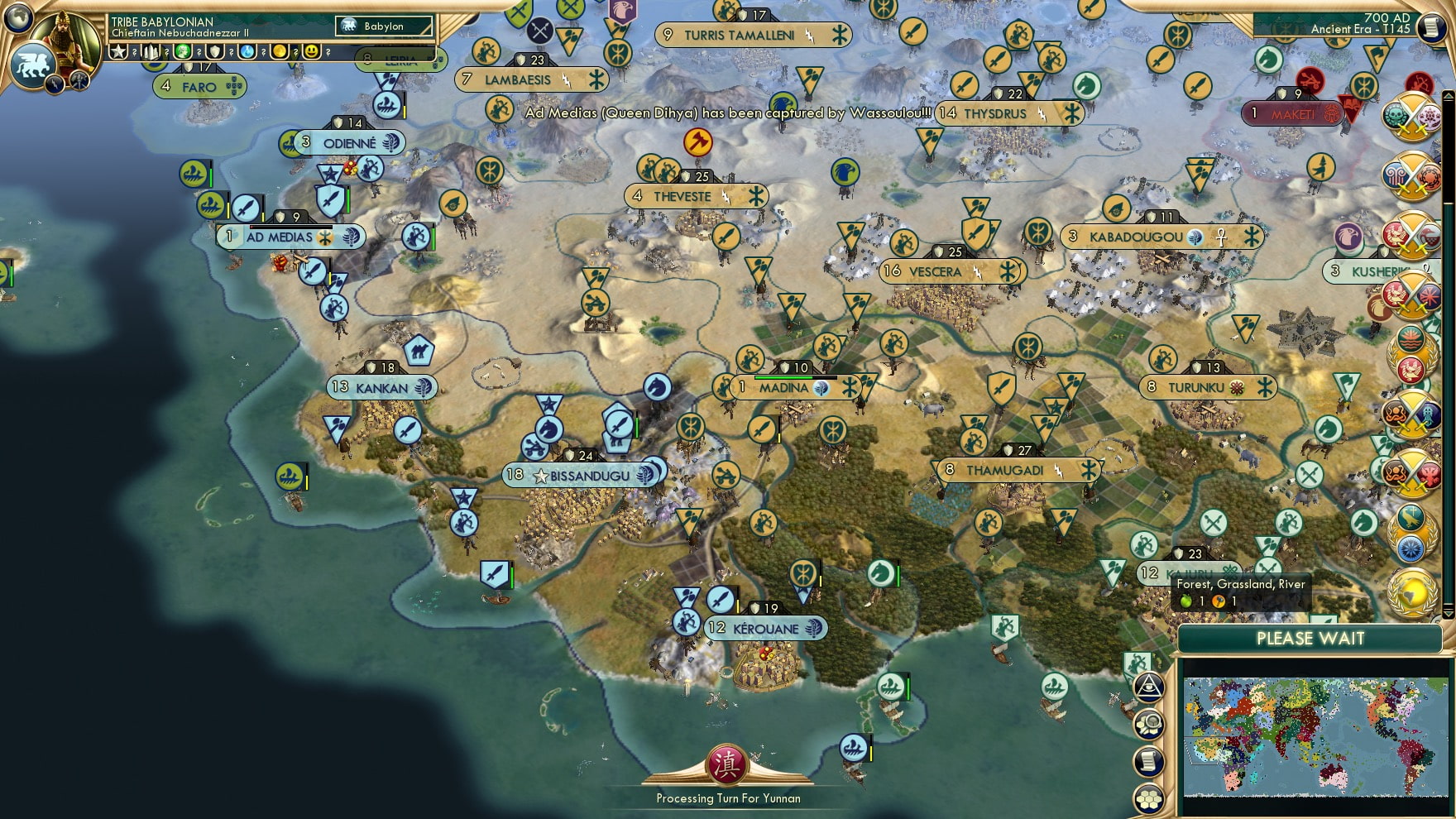The height and width of the screenshot is (819, 1456).
Task: Open the Babylon civilization banner dropdown
Action: [385, 26]
